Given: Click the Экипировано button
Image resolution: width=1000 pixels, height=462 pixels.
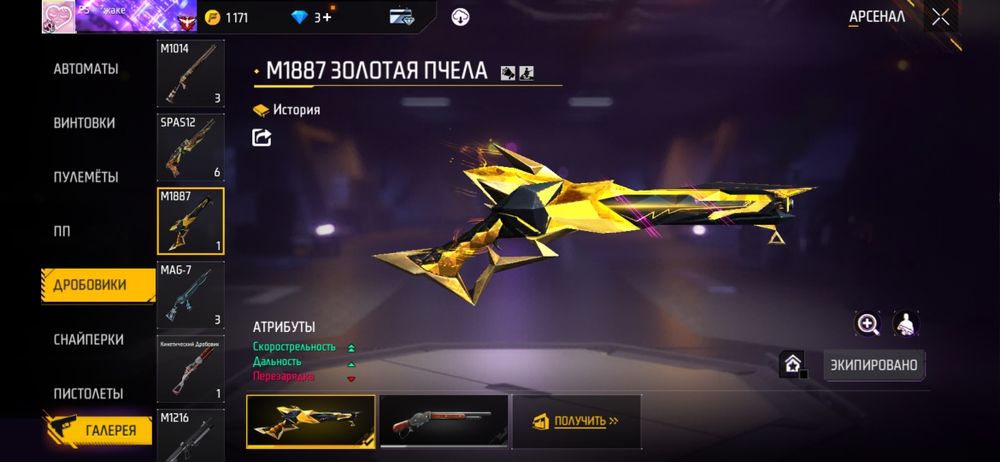Looking at the screenshot, I should pyautogui.click(x=874, y=365).
